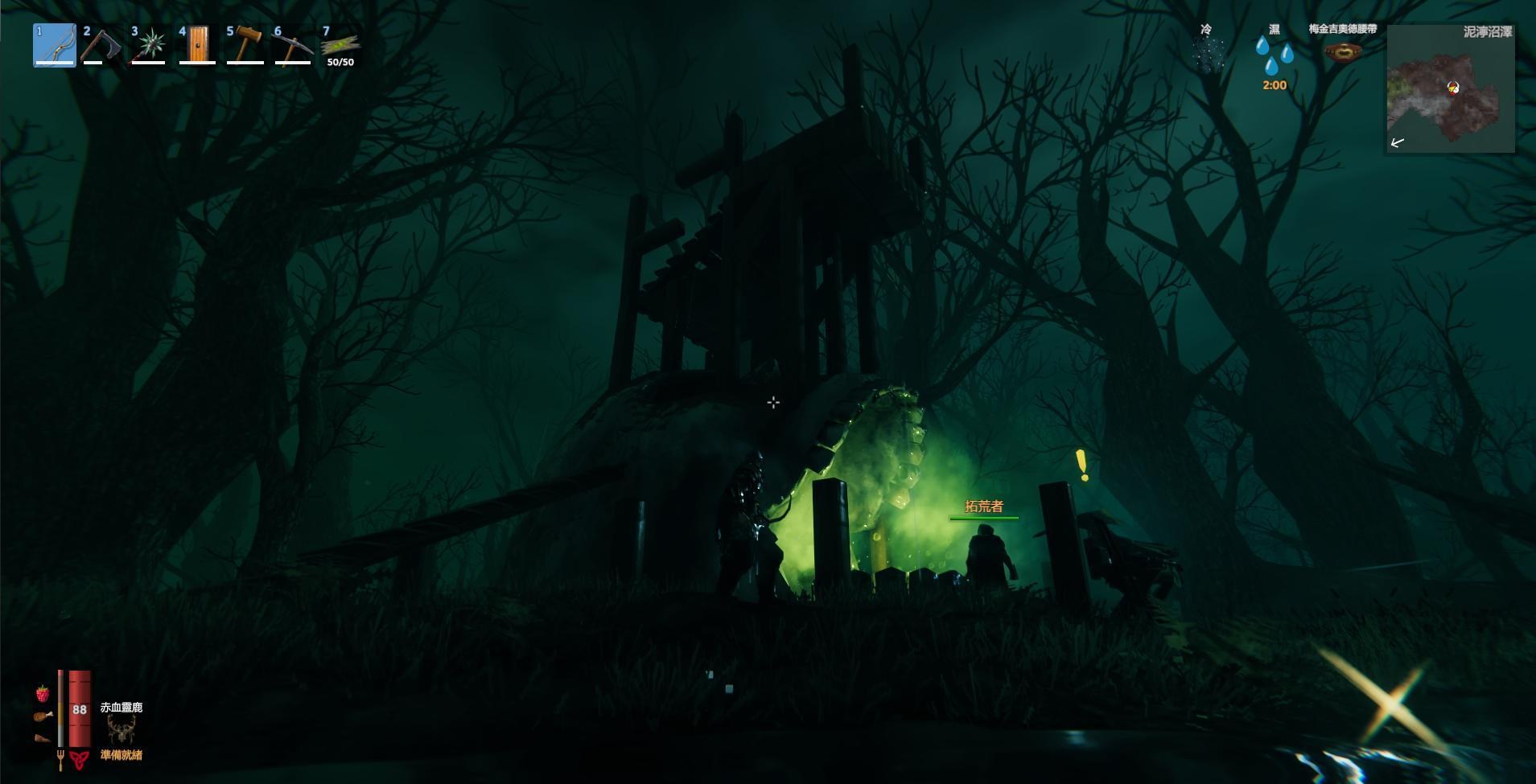Screen dimensions: 1536x784
Task: Select the pickaxe hotbar slot
Action: tap(292, 45)
